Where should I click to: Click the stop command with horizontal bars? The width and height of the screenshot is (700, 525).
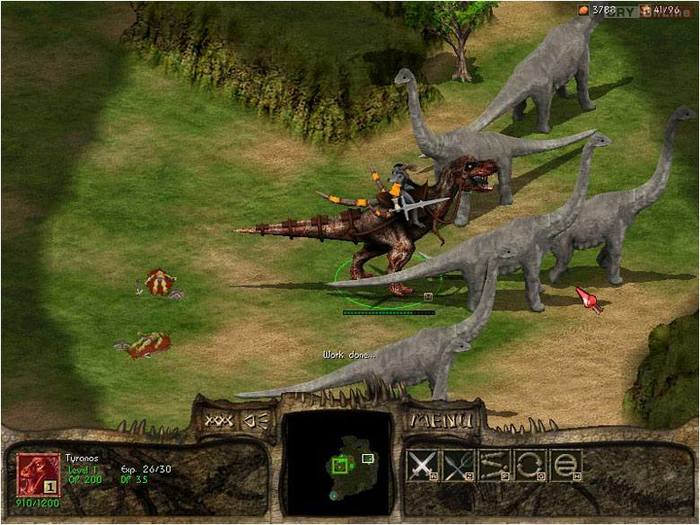(565, 464)
